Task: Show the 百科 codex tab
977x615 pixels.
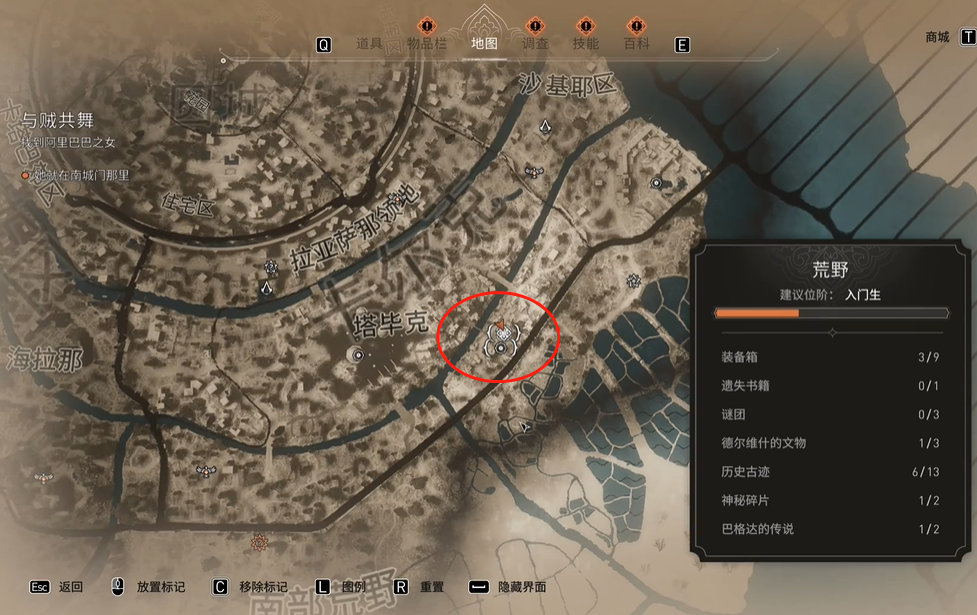Action: (x=636, y=44)
